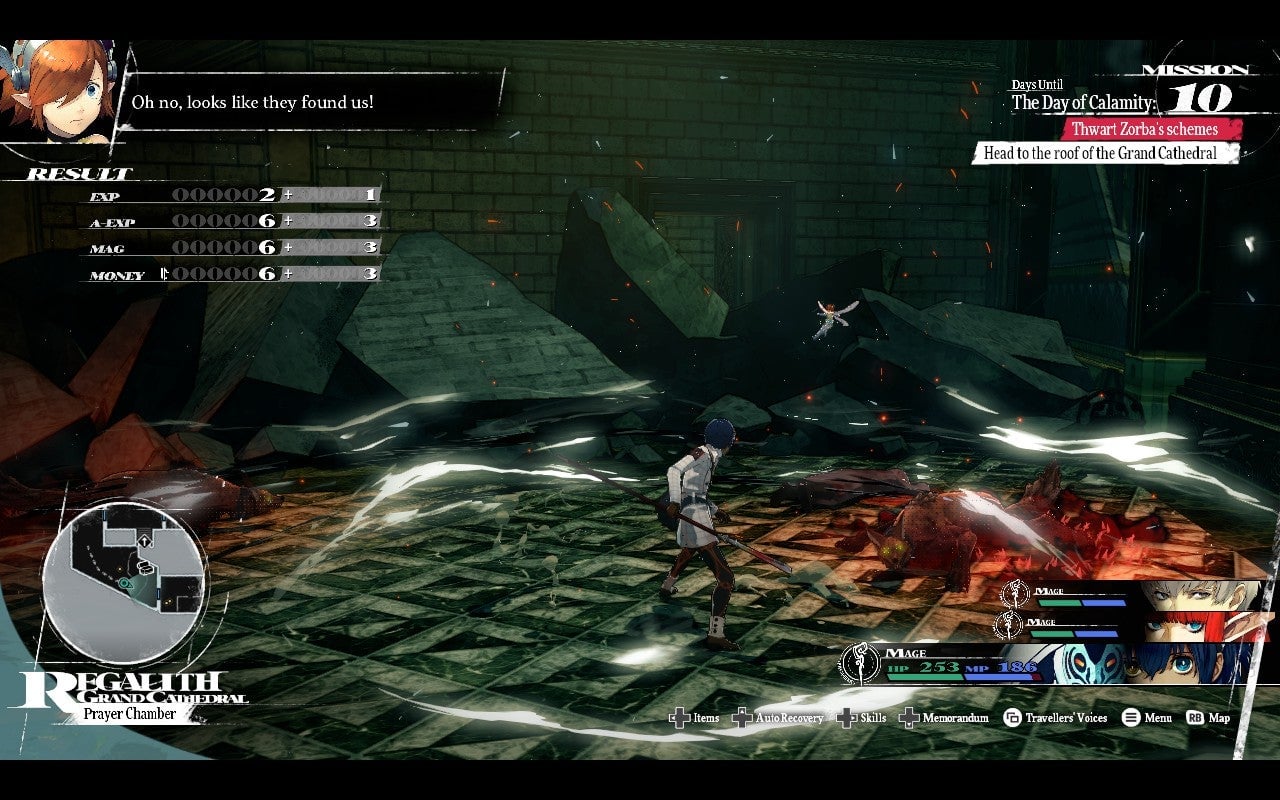Open the Skills shortcut icon
Screen dimensions: 1280x800
pyautogui.click(x=847, y=718)
